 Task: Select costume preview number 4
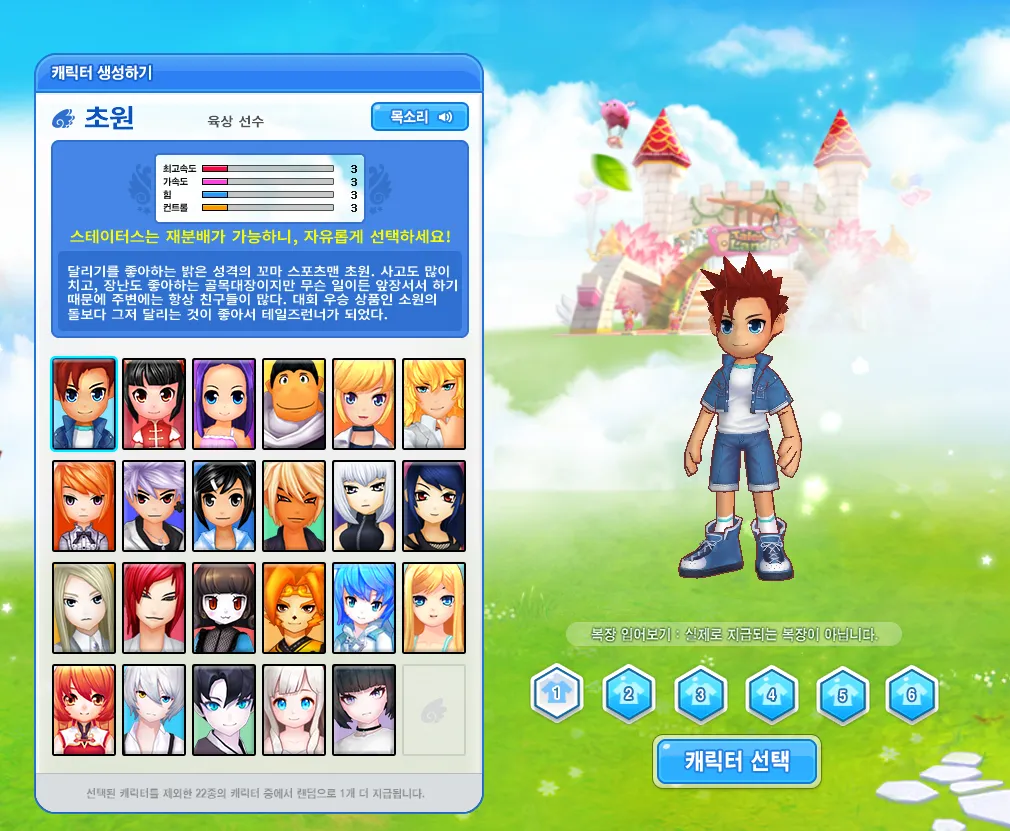click(x=772, y=693)
